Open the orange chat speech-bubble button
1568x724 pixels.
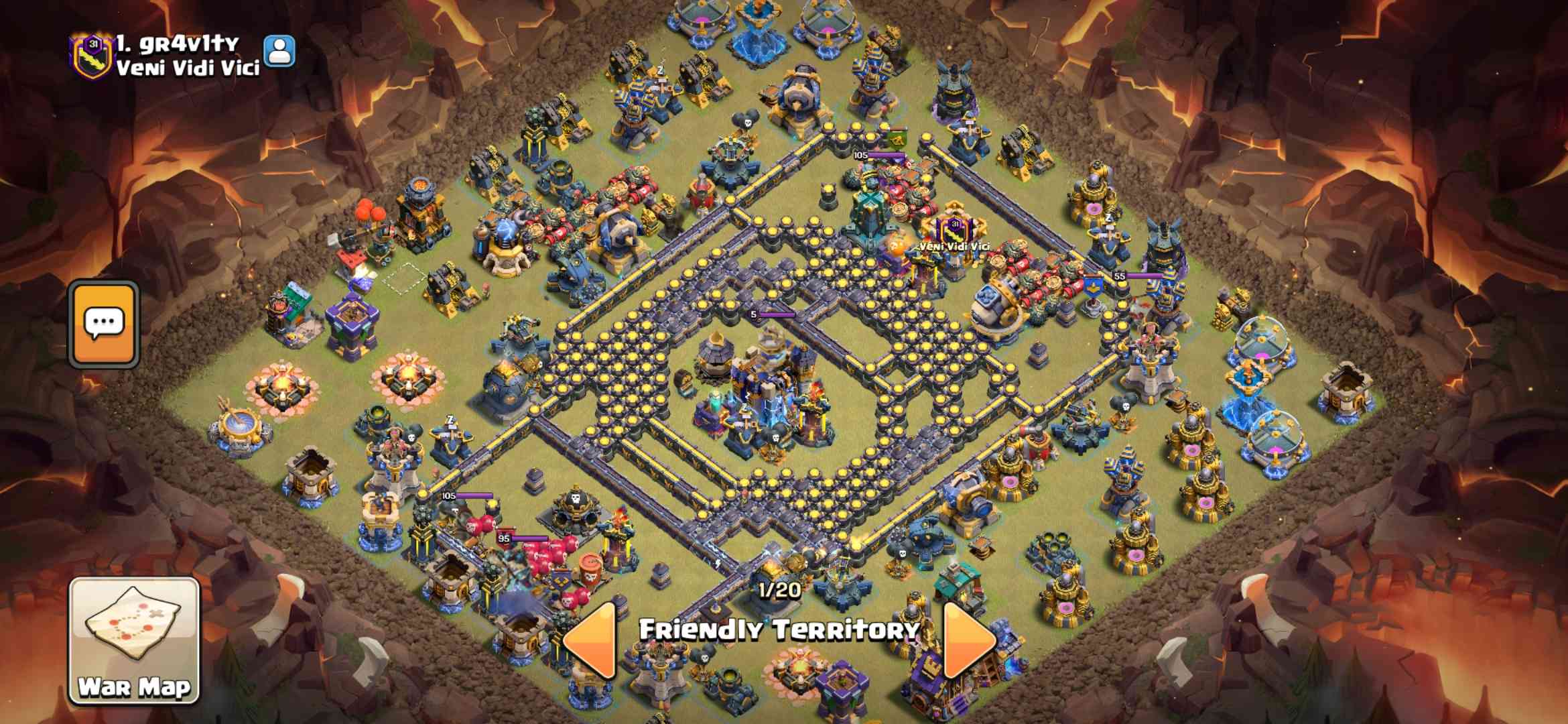pos(104,324)
